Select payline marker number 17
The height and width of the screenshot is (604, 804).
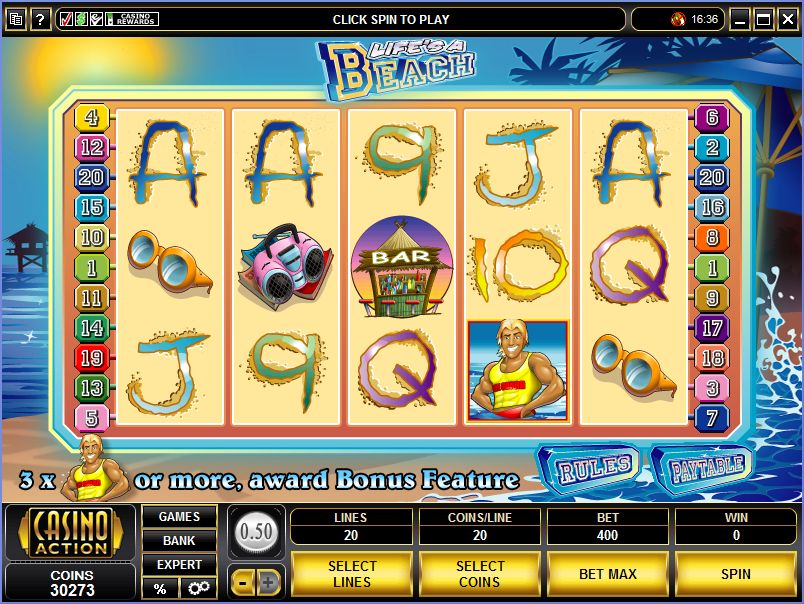(712, 328)
